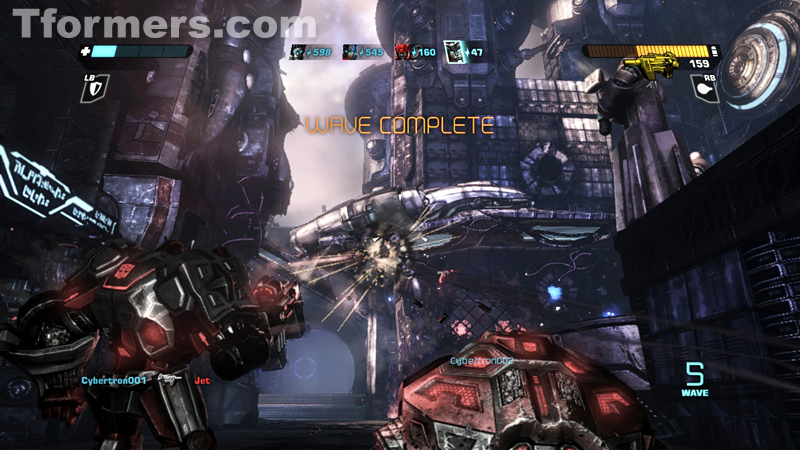Screen dimensions: 800x450
Task: Click the red robot portrait with 160 points
Action: 403,51
